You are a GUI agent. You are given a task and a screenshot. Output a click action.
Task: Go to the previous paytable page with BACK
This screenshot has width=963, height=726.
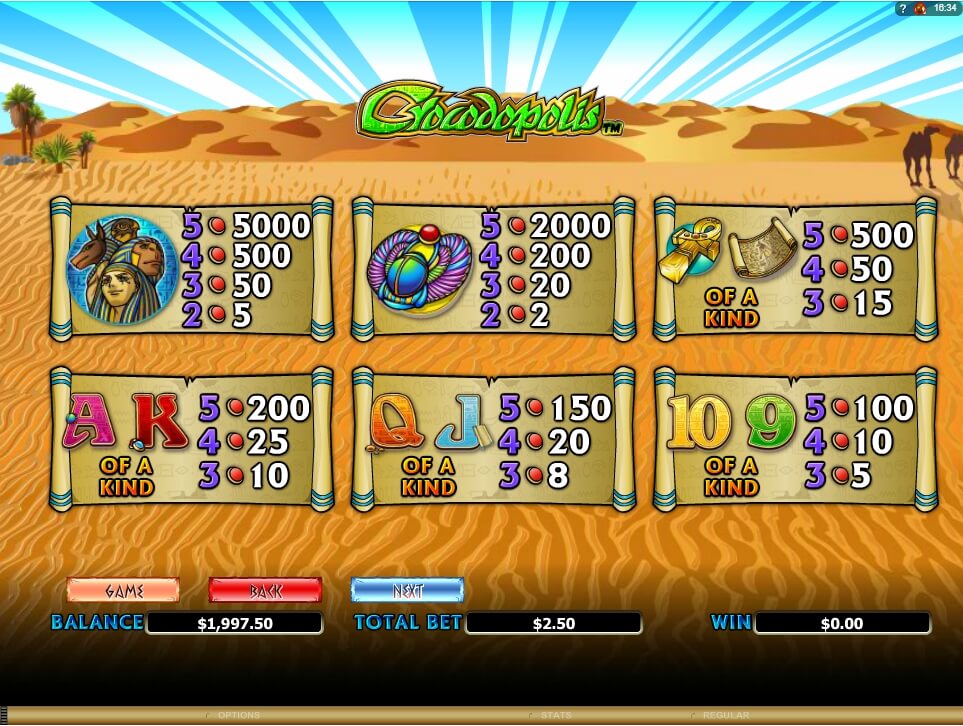coord(265,590)
